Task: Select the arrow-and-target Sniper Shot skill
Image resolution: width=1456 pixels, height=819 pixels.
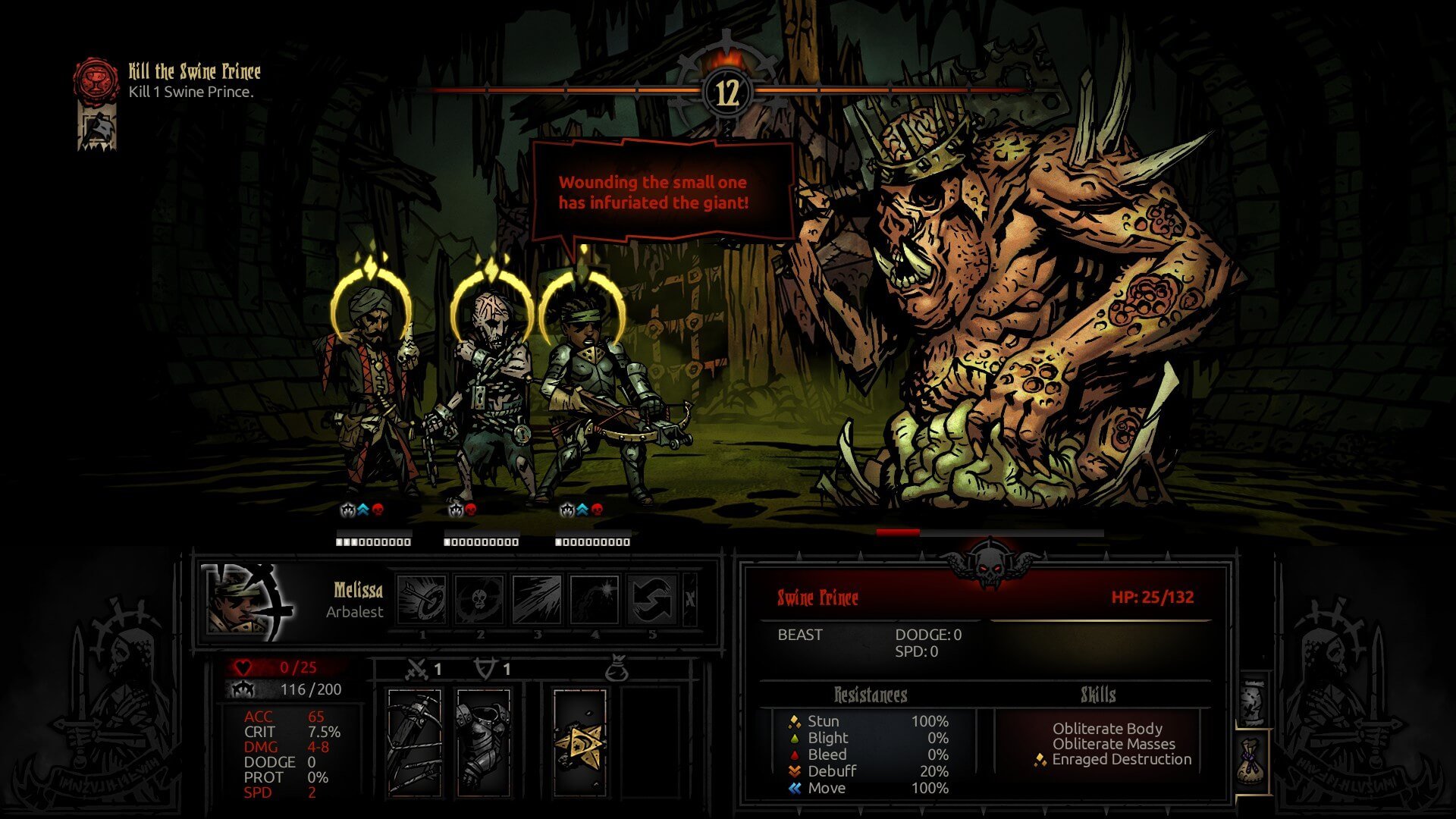Action: [x=422, y=600]
